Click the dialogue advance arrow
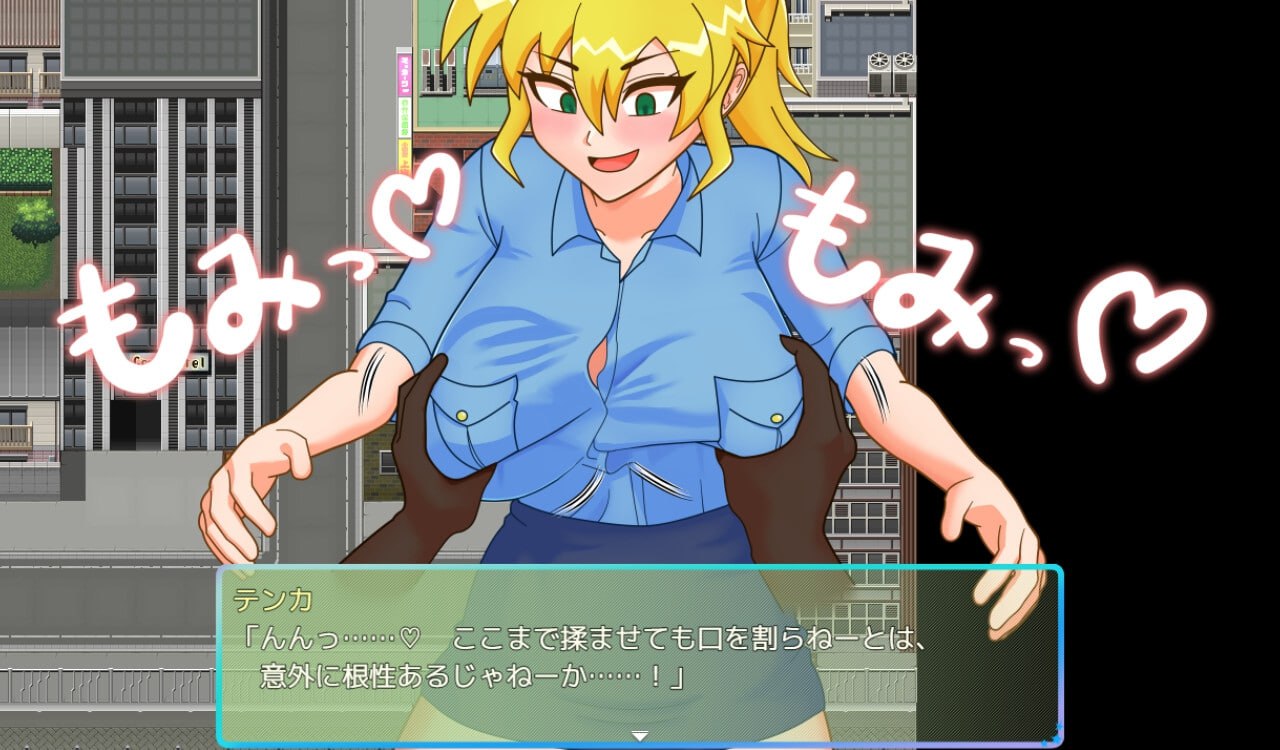Screen dimensions: 1280x750 (x=638, y=736)
